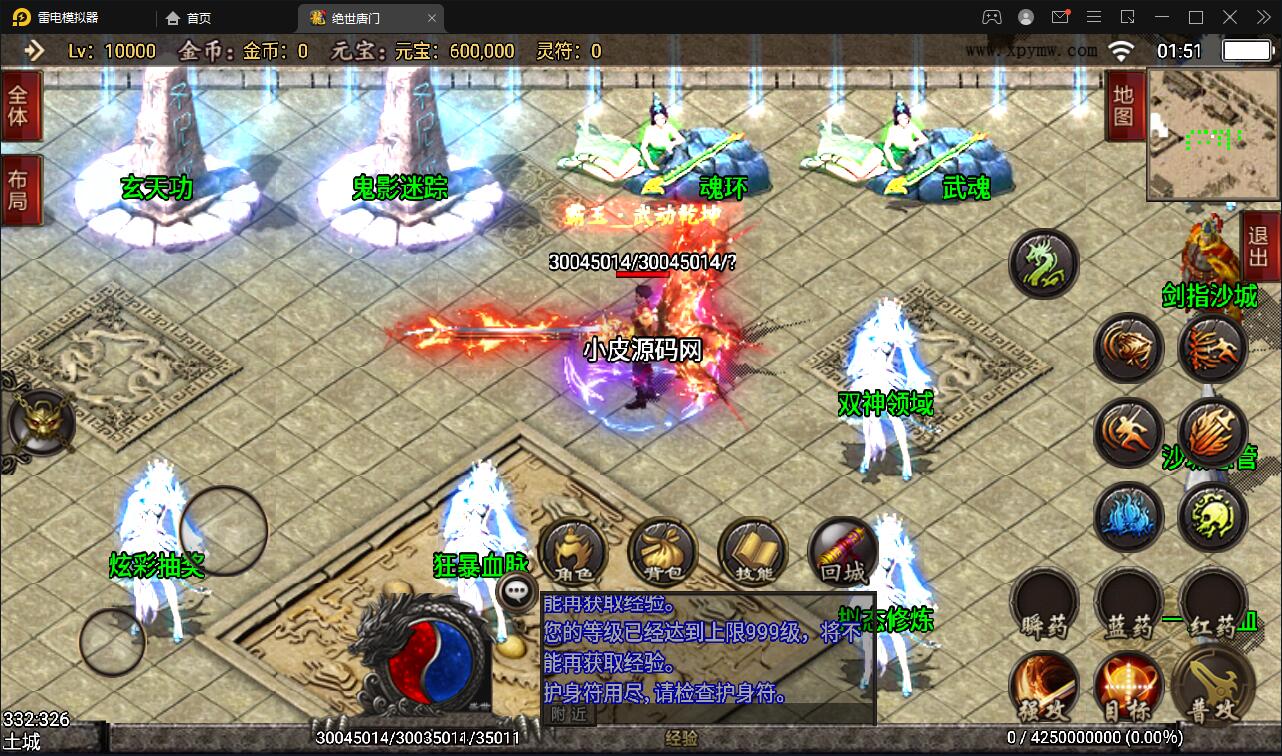
Task: Expand the 地图 minimap view
Action: tap(1124, 103)
